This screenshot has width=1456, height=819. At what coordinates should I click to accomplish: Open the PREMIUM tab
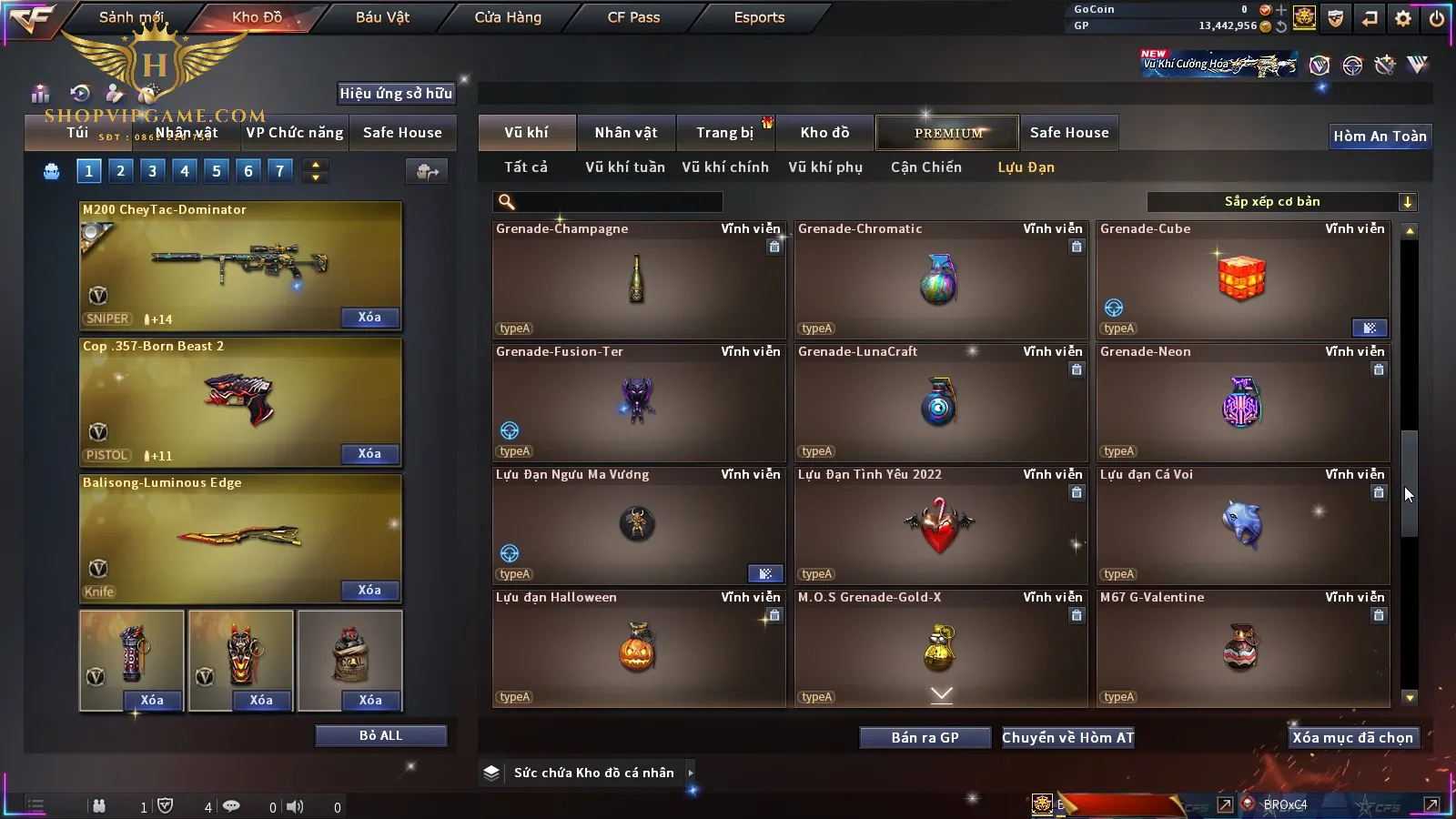click(948, 133)
